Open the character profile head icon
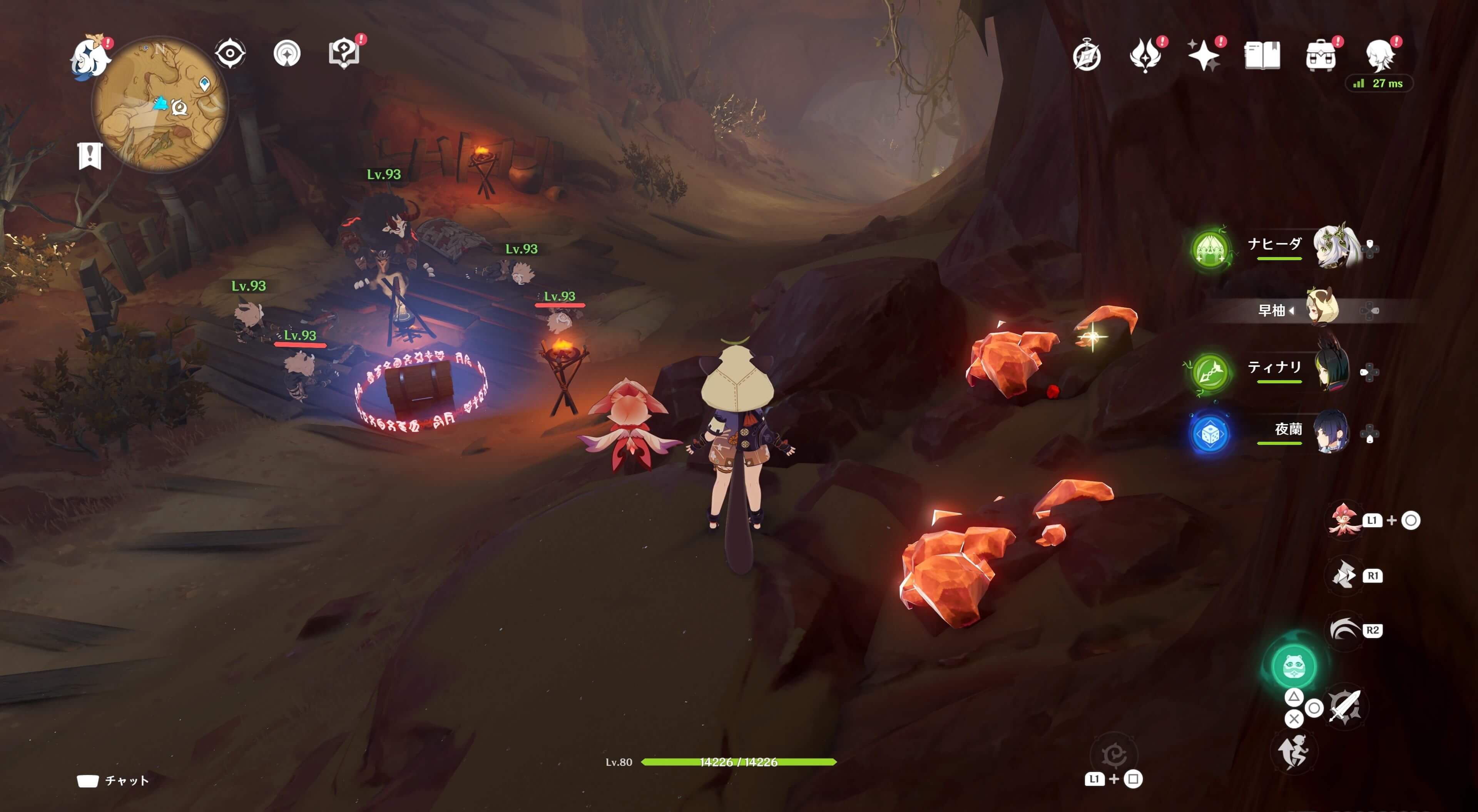Viewport: 1478px width, 812px height. (x=1379, y=56)
